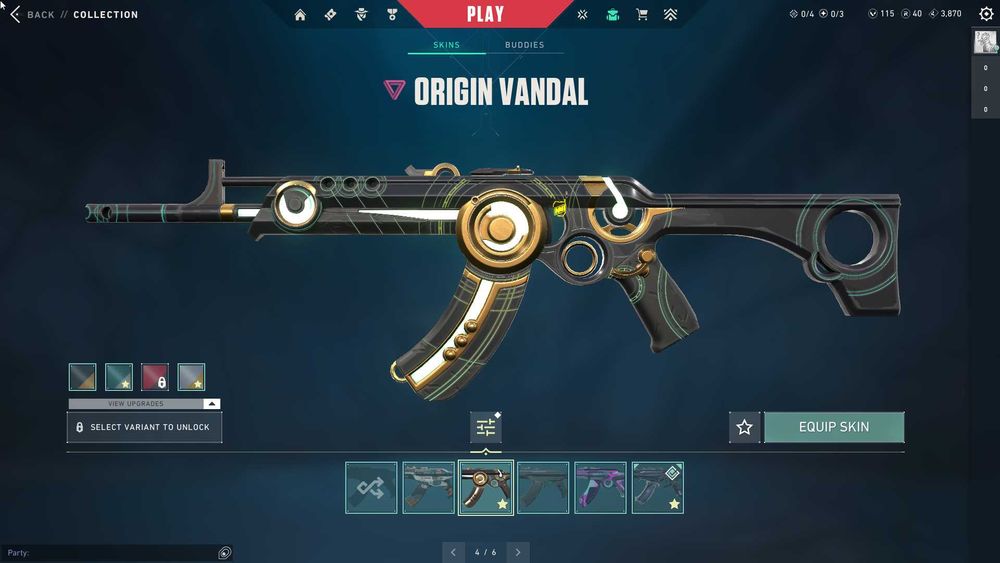Open the skin filter sliders icon
The height and width of the screenshot is (563, 1000).
click(486, 428)
